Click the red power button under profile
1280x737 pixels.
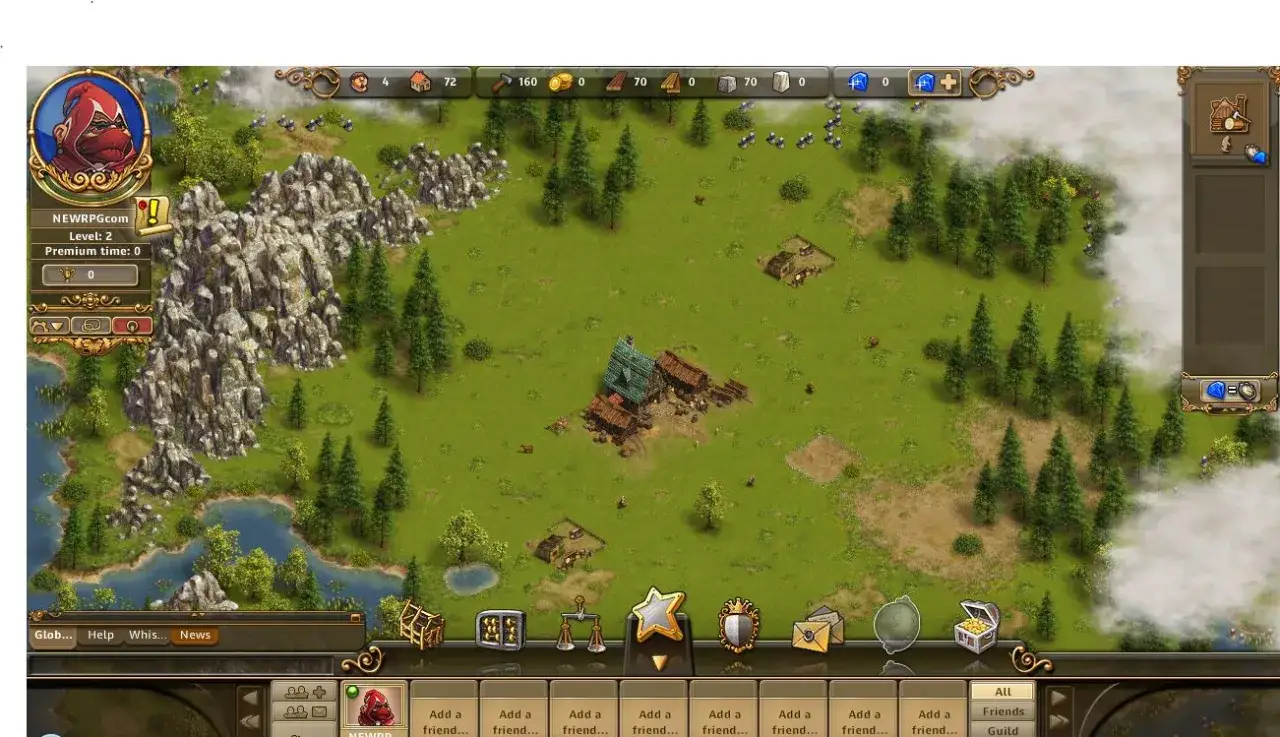click(132, 325)
